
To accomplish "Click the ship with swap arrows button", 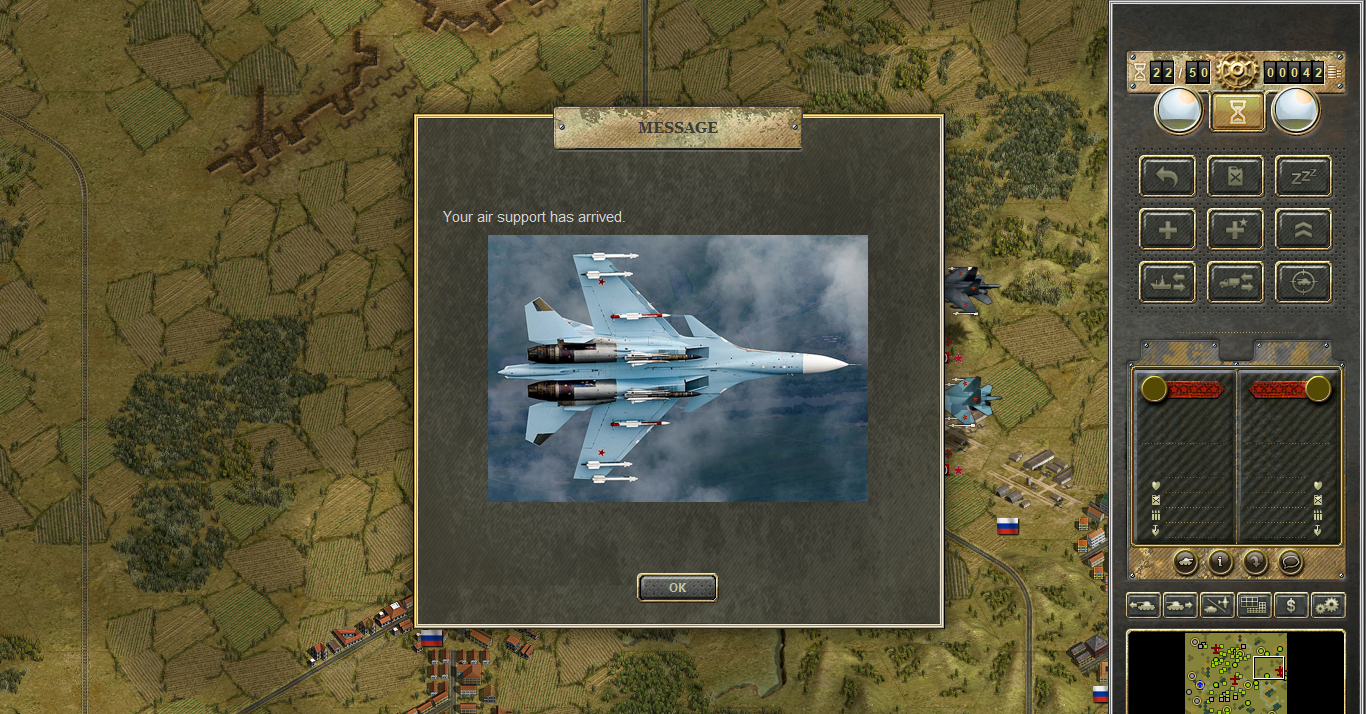I will pyautogui.click(x=1167, y=283).
